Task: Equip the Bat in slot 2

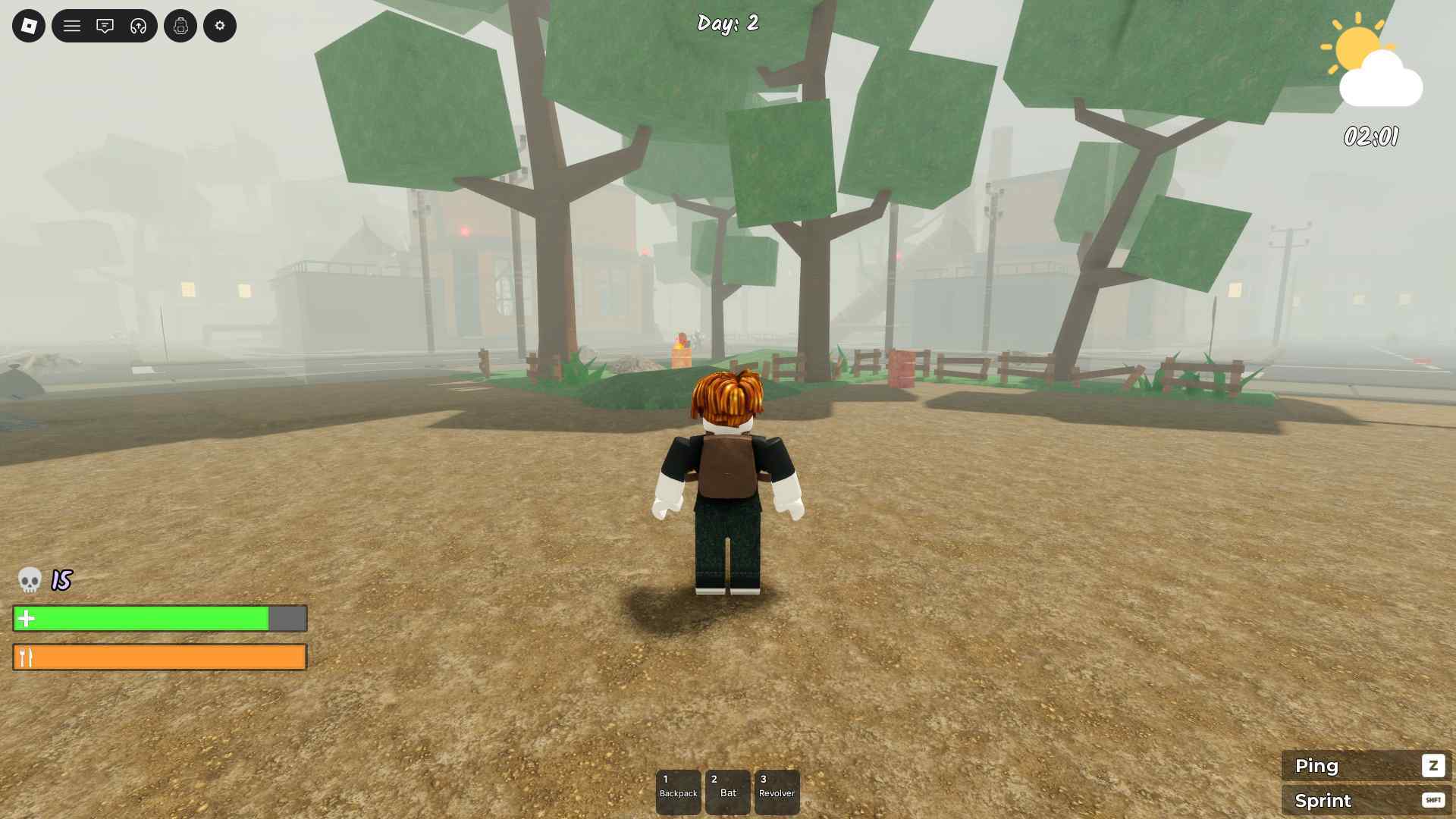Action: pos(728,792)
